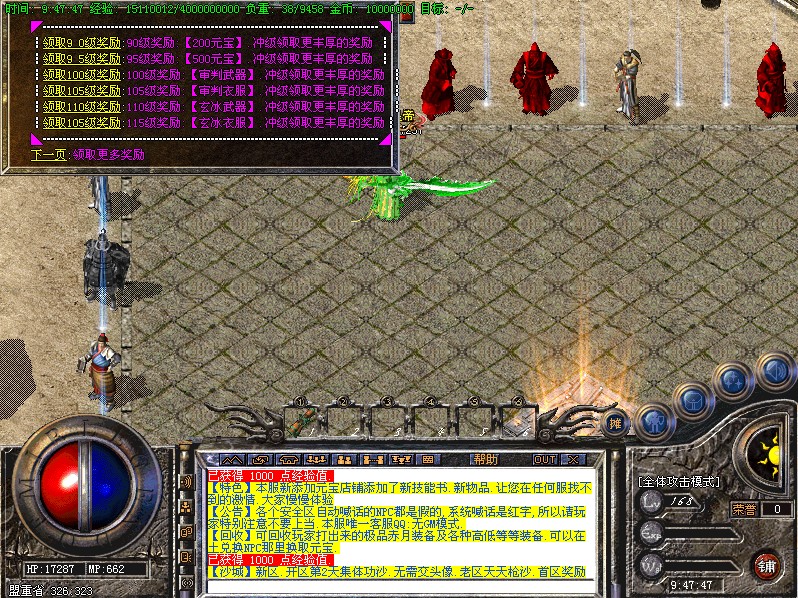Toggle the speaker sound button
The height and width of the screenshot is (598, 798).
click(773, 372)
